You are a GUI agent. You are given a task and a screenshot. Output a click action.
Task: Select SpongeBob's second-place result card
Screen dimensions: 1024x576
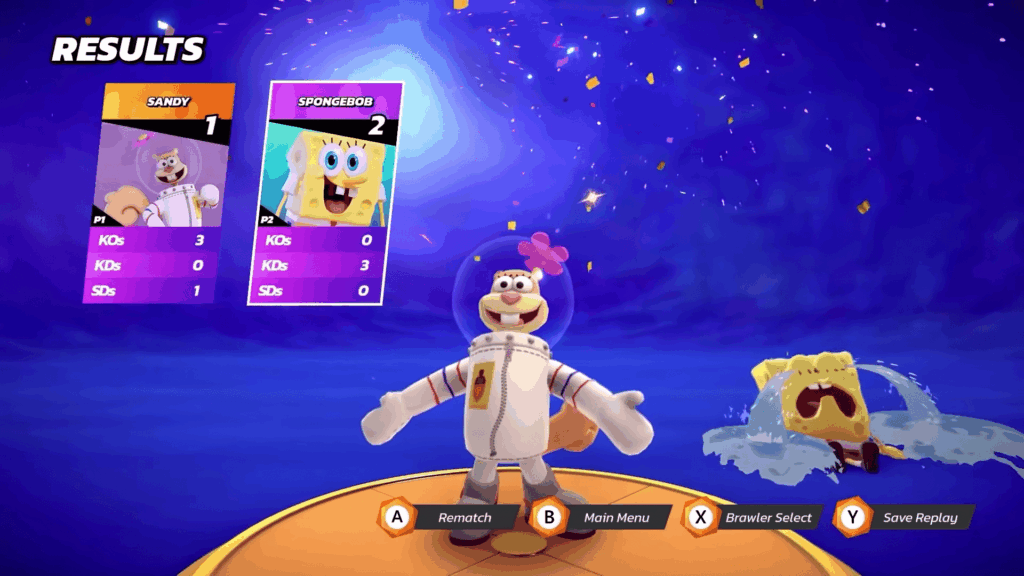pyautogui.click(x=325, y=192)
